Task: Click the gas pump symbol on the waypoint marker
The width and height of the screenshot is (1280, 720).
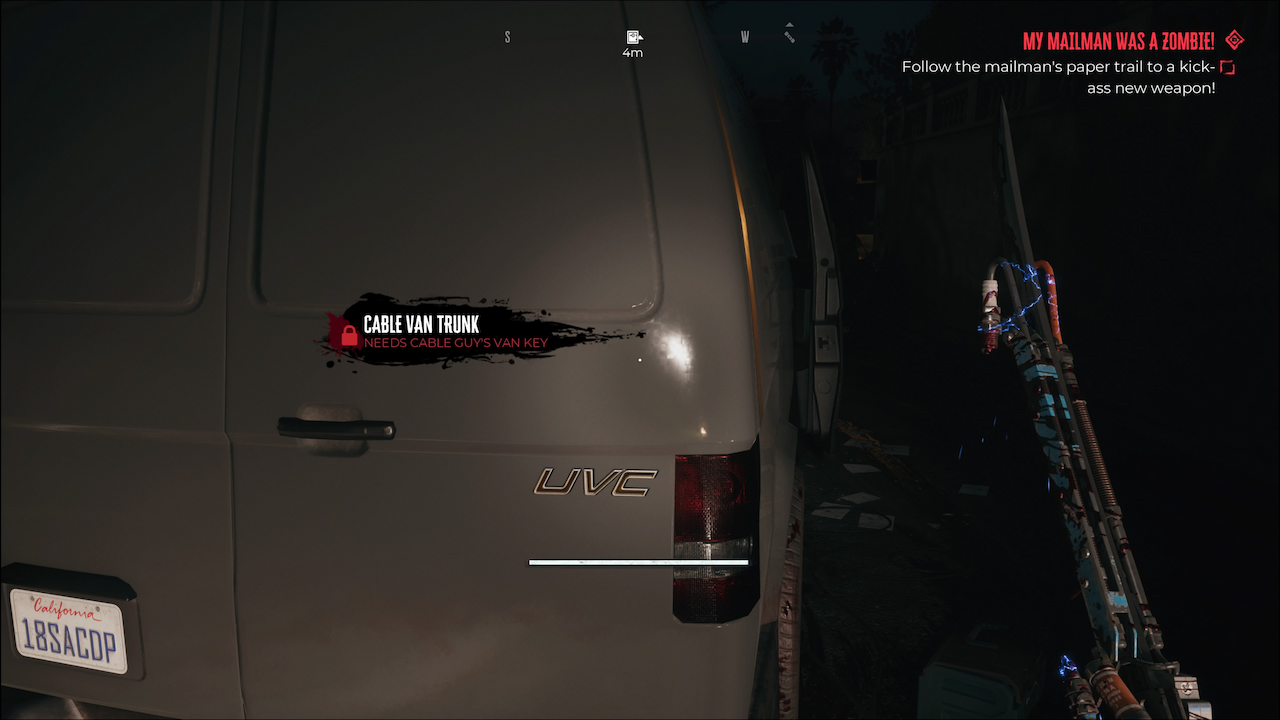Action: 633,36
